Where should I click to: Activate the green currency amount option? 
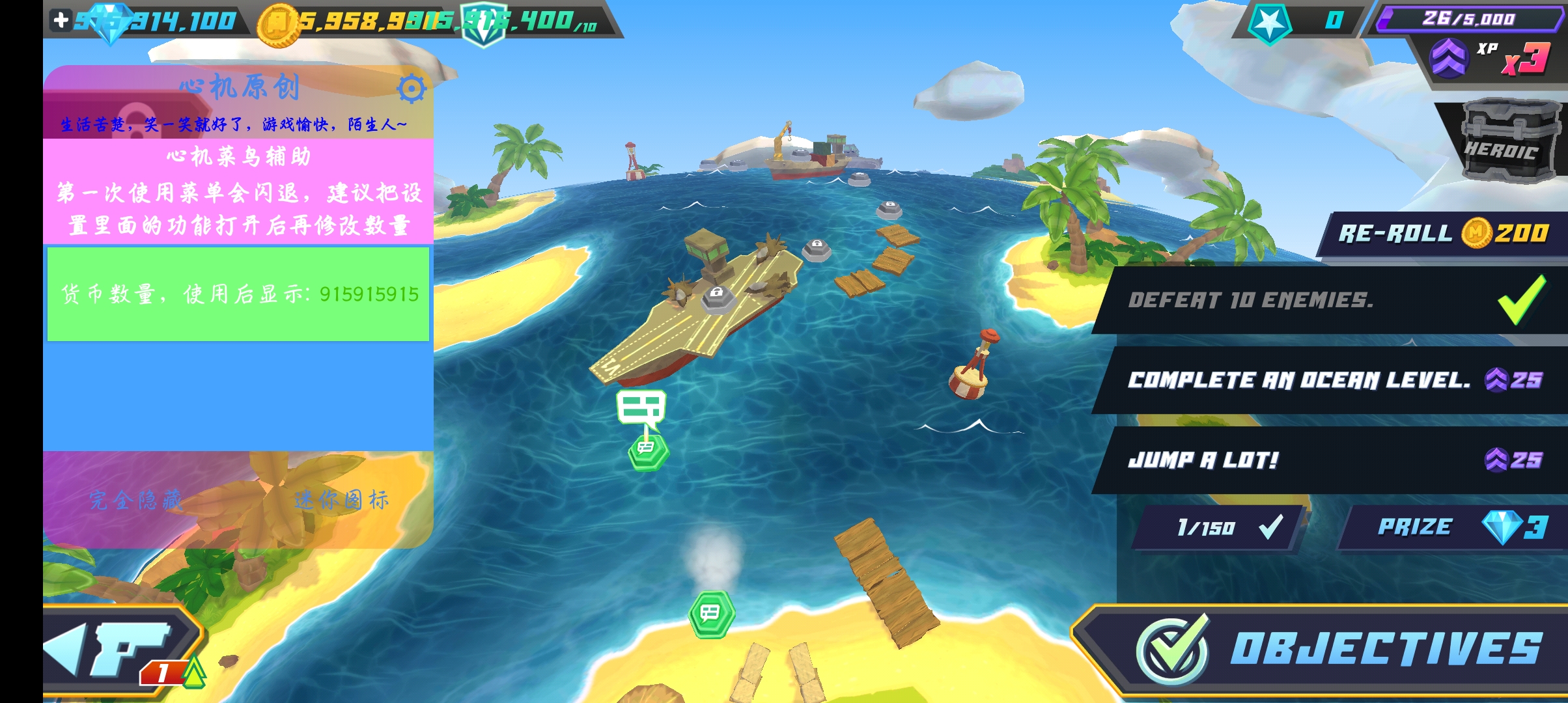click(x=238, y=294)
